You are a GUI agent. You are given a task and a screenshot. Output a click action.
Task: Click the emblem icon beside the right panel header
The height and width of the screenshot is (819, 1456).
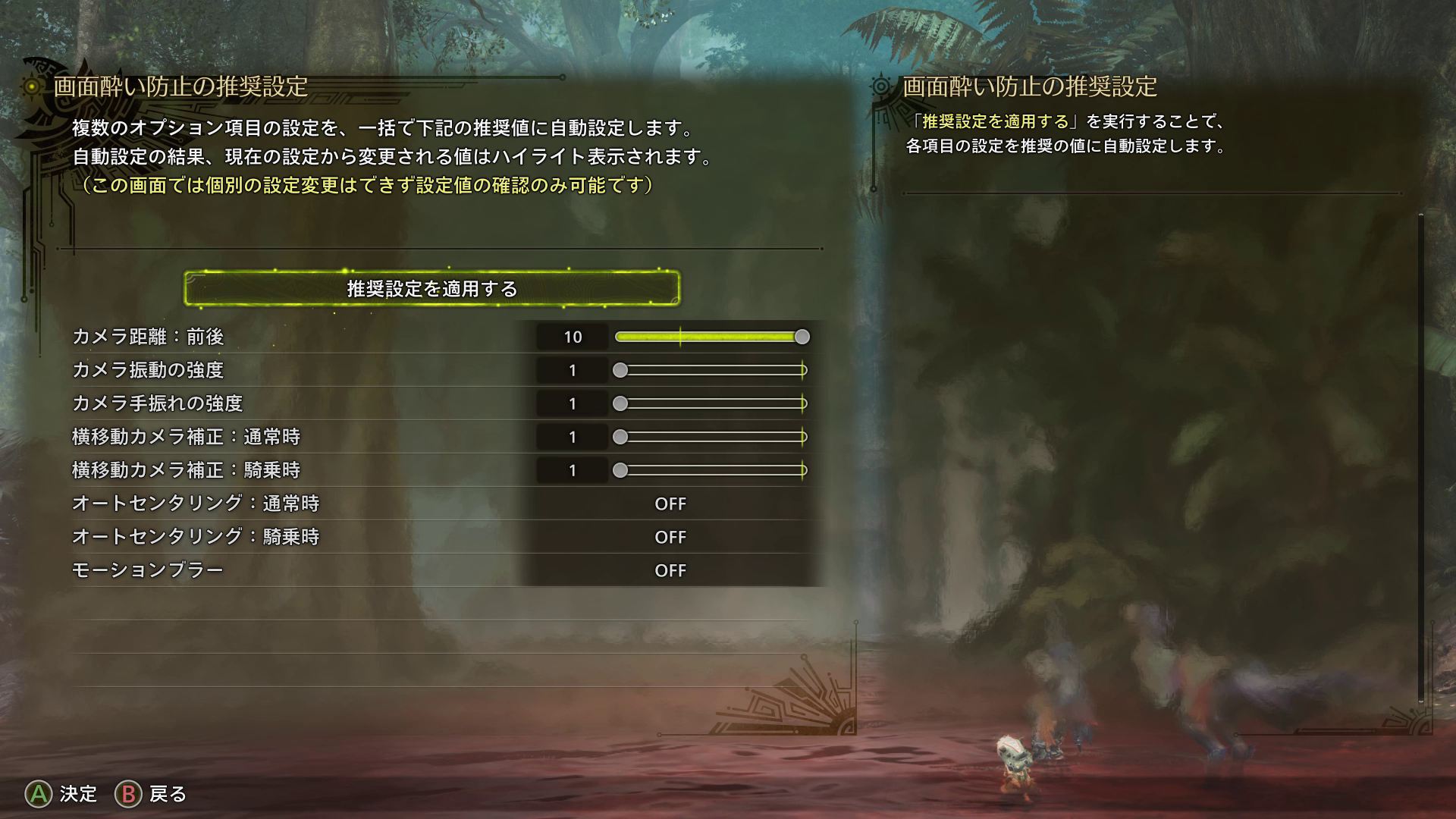coord(881,86)
